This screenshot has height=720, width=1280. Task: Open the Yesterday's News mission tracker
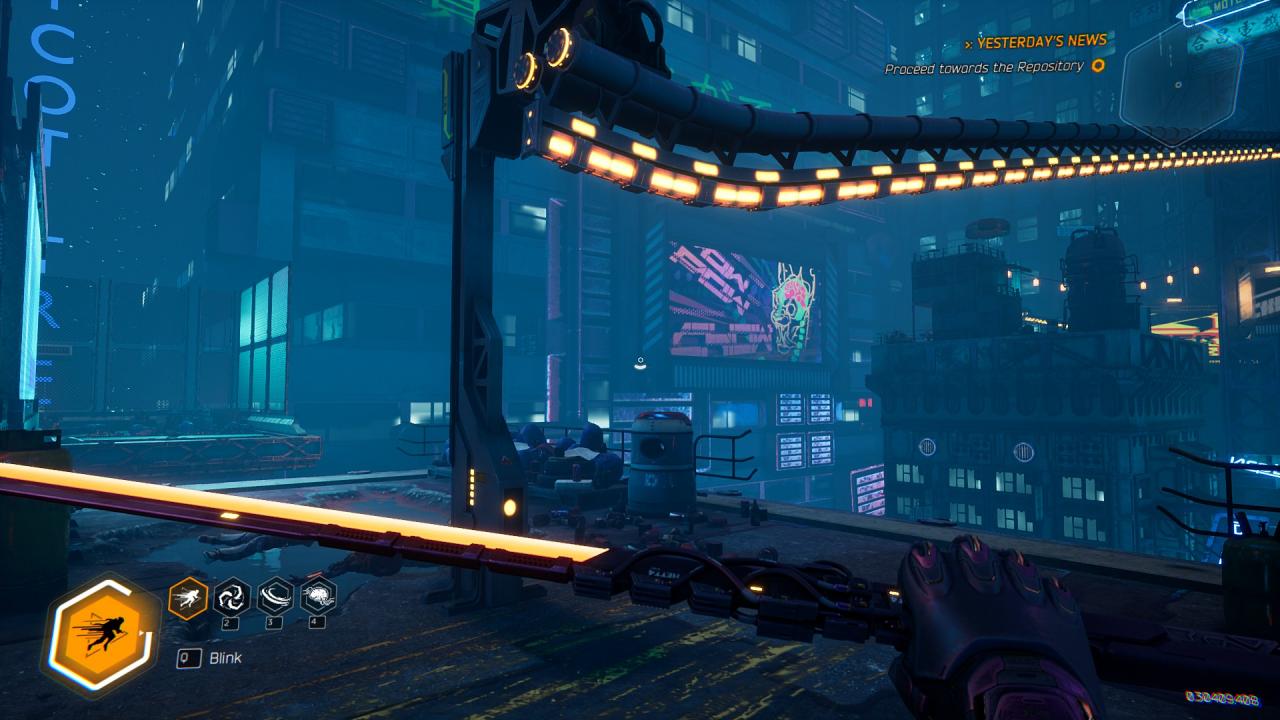pos(1041,42)
